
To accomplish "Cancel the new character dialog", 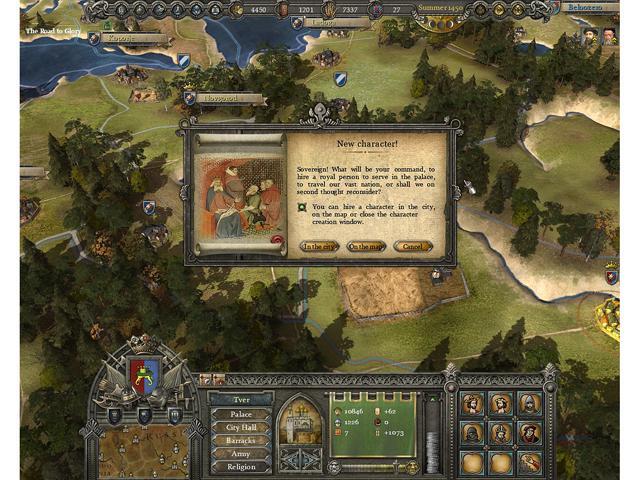I will pyautogui.click(x=412, y=246).
